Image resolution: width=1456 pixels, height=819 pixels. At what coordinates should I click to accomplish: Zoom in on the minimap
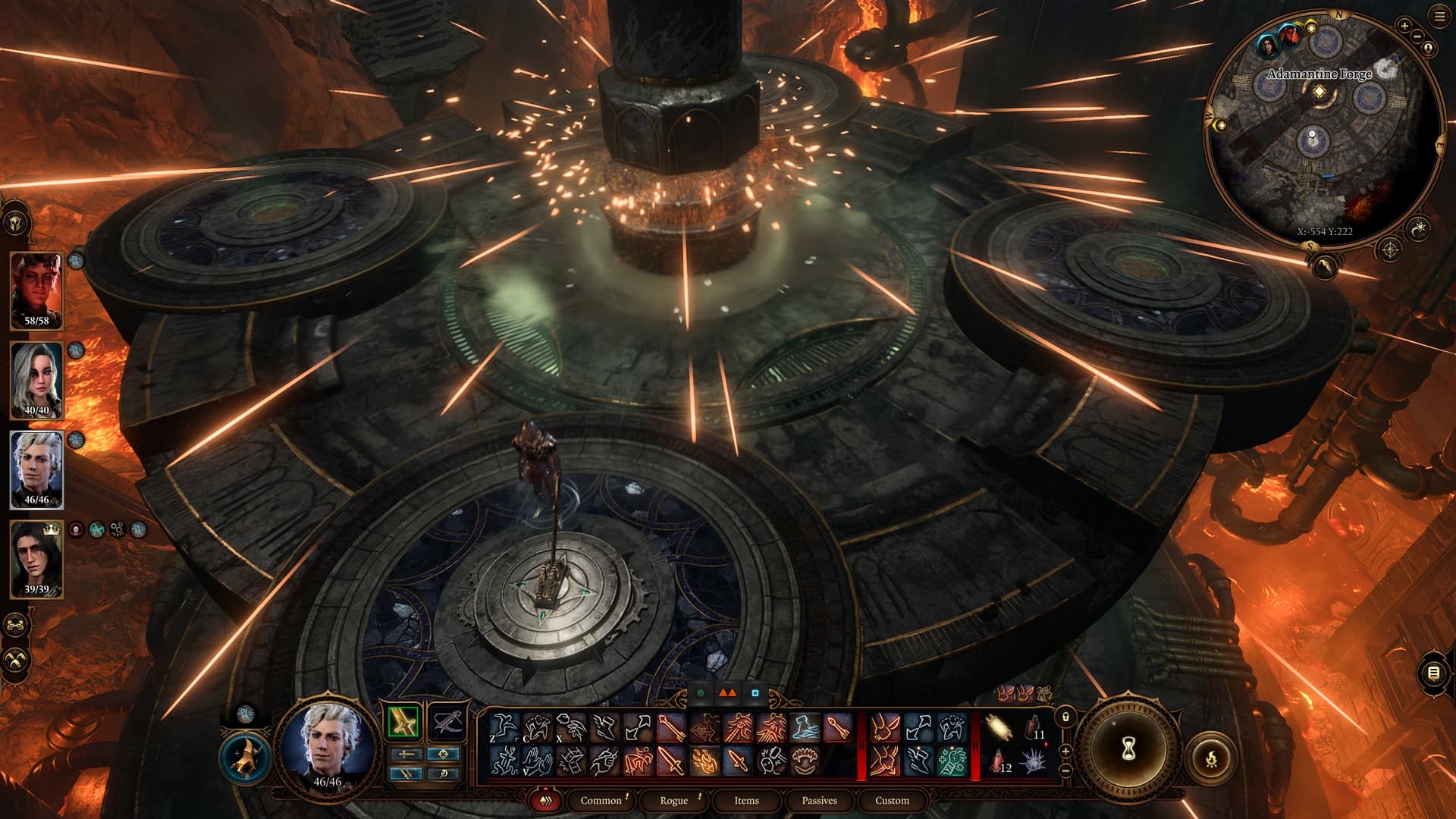click(x=1404, y=26)
